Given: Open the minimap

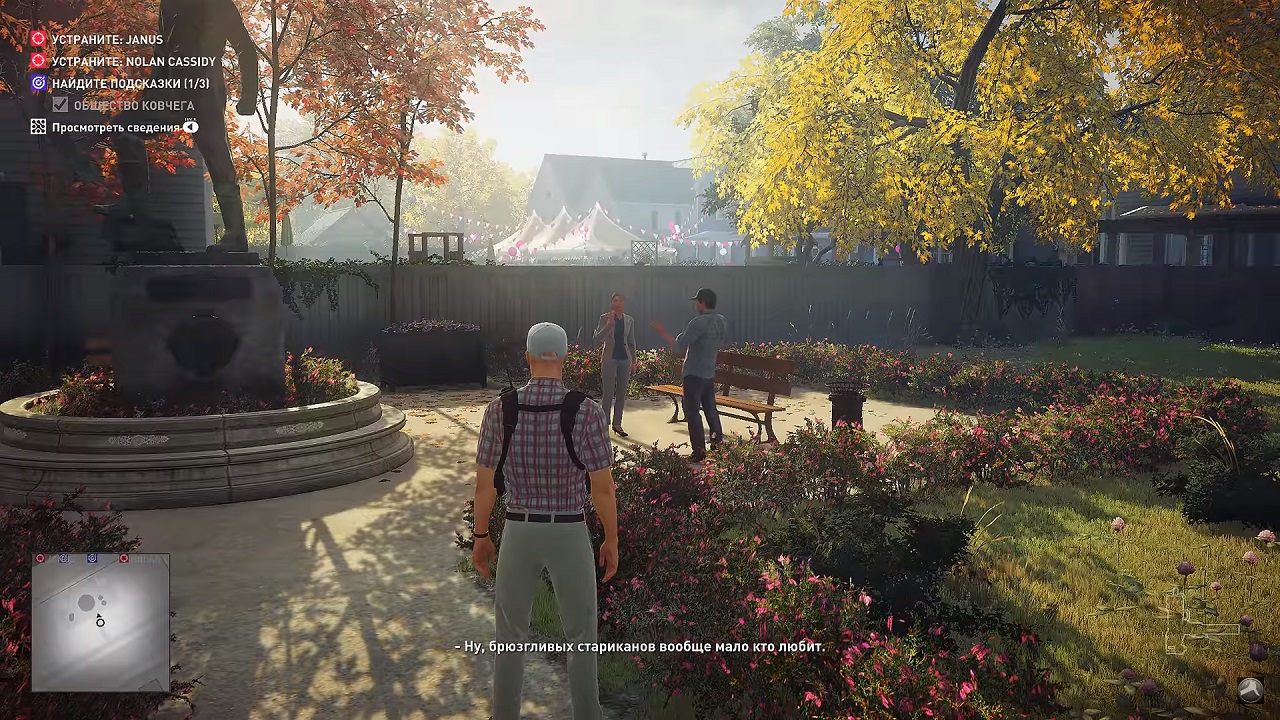Looking at the screenshot, I should (100, 622).
